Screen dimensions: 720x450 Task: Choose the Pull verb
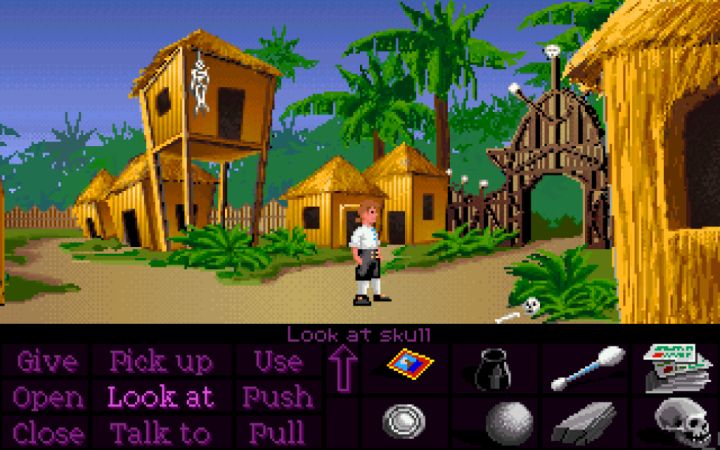click(278, 433)
